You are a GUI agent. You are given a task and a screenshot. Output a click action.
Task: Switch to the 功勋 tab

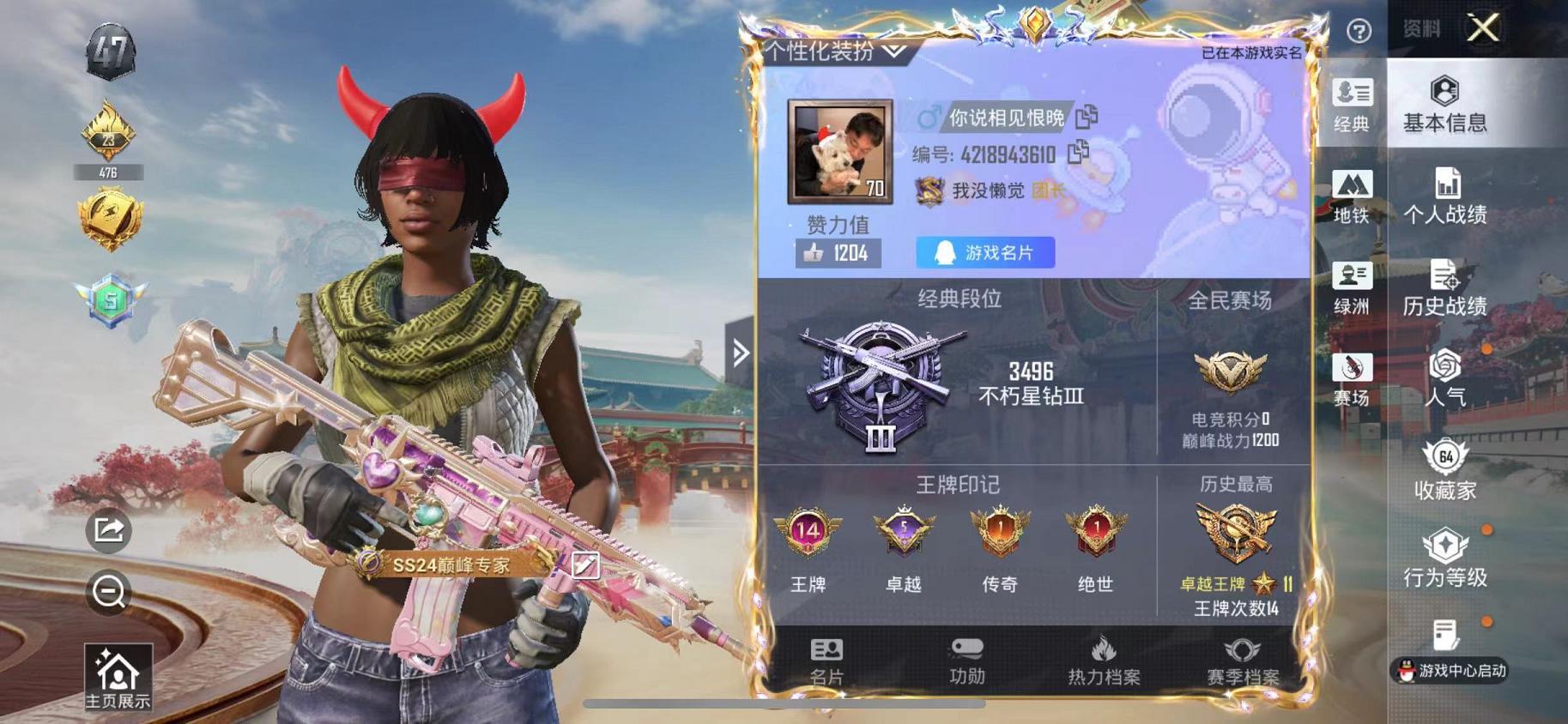click(x=968, y=662)
